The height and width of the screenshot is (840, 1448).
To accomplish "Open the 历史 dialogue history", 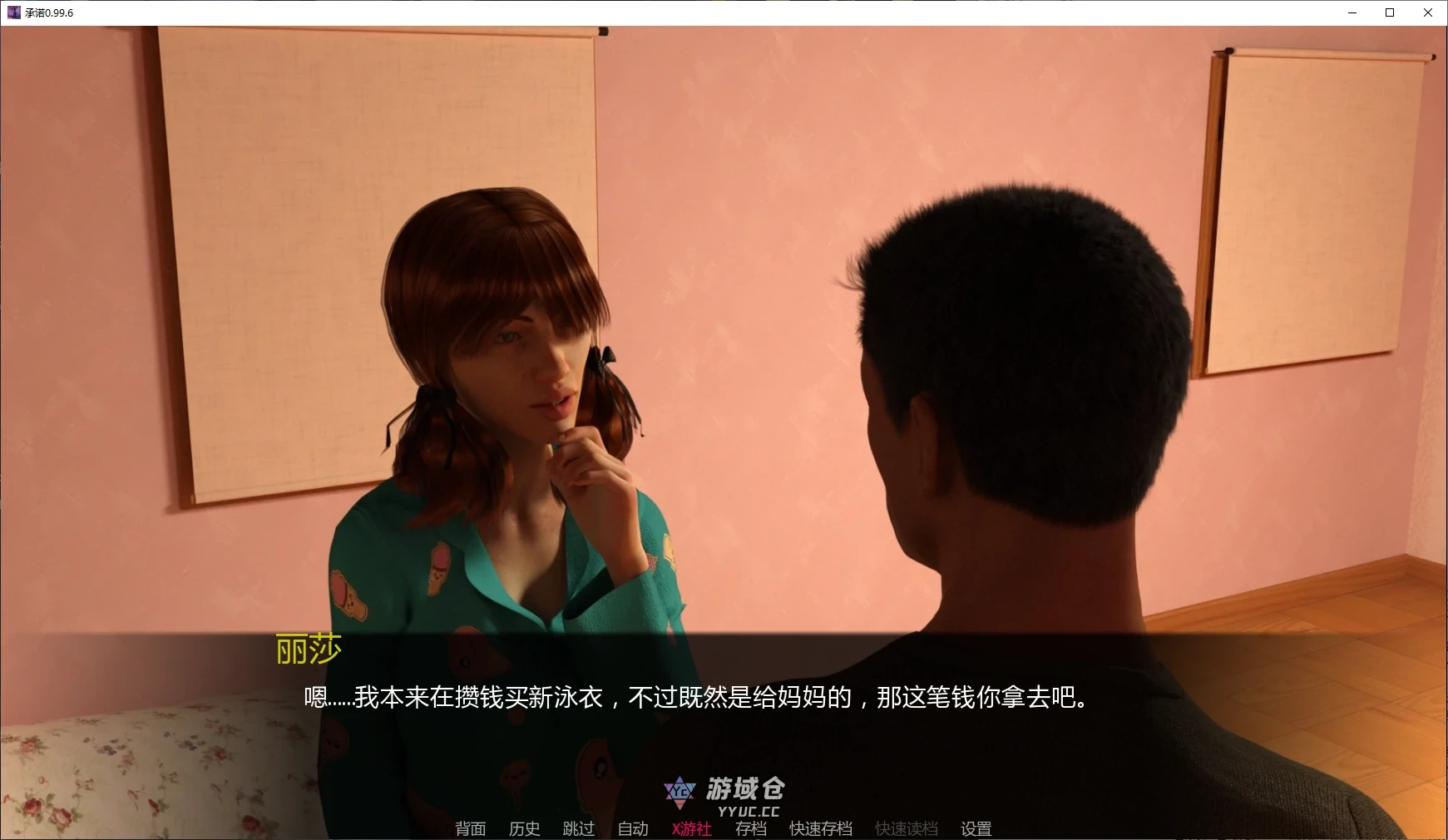I will [x=523, y=828].
